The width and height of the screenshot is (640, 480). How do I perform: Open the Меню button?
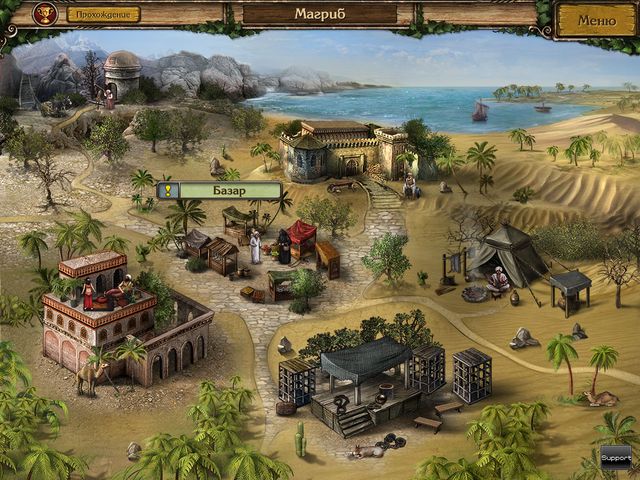pyautogui.click(x=596, y=19)
